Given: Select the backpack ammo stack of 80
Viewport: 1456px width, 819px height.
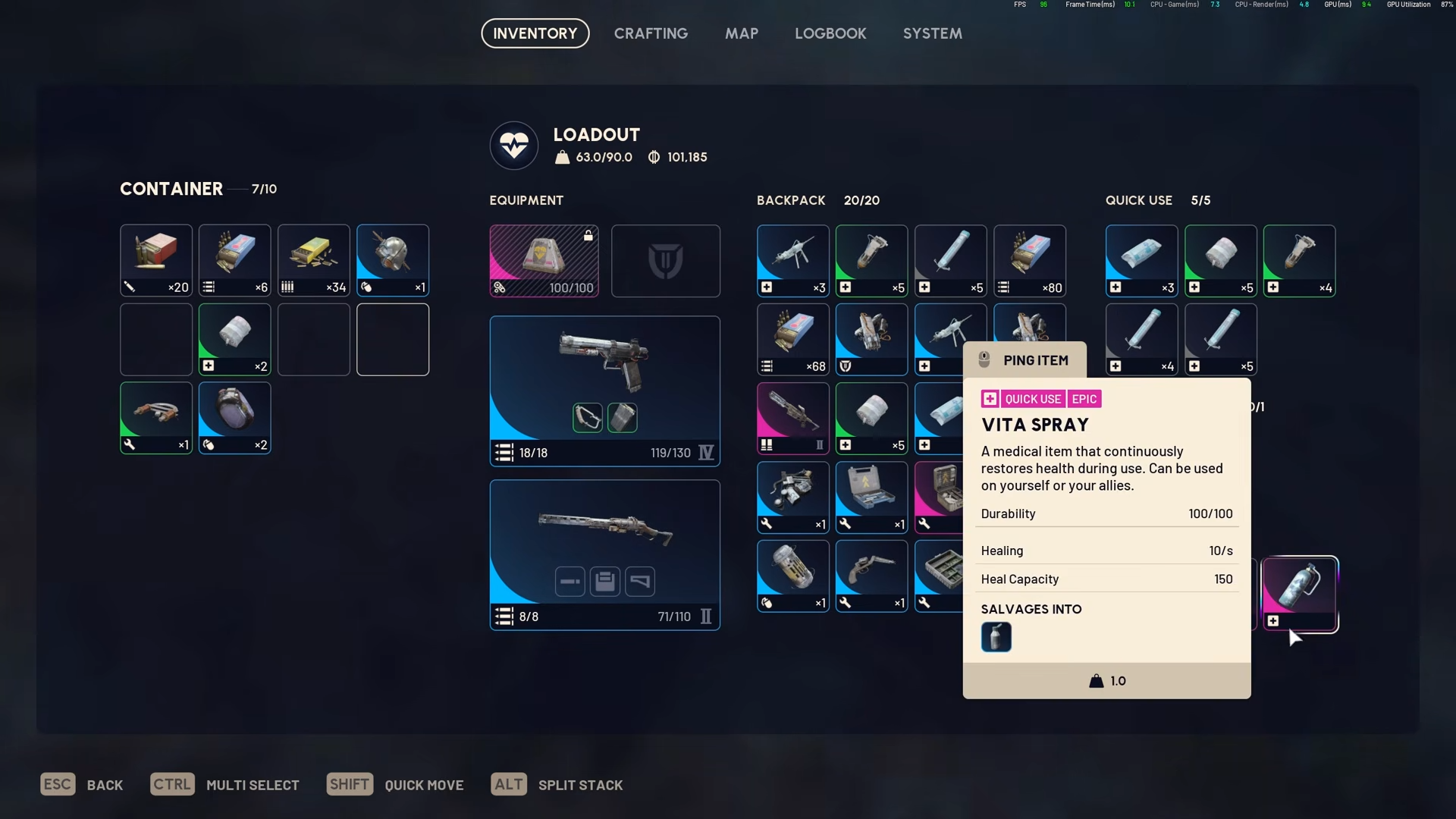Looking at the screenshot, I should pos(1029,261).
